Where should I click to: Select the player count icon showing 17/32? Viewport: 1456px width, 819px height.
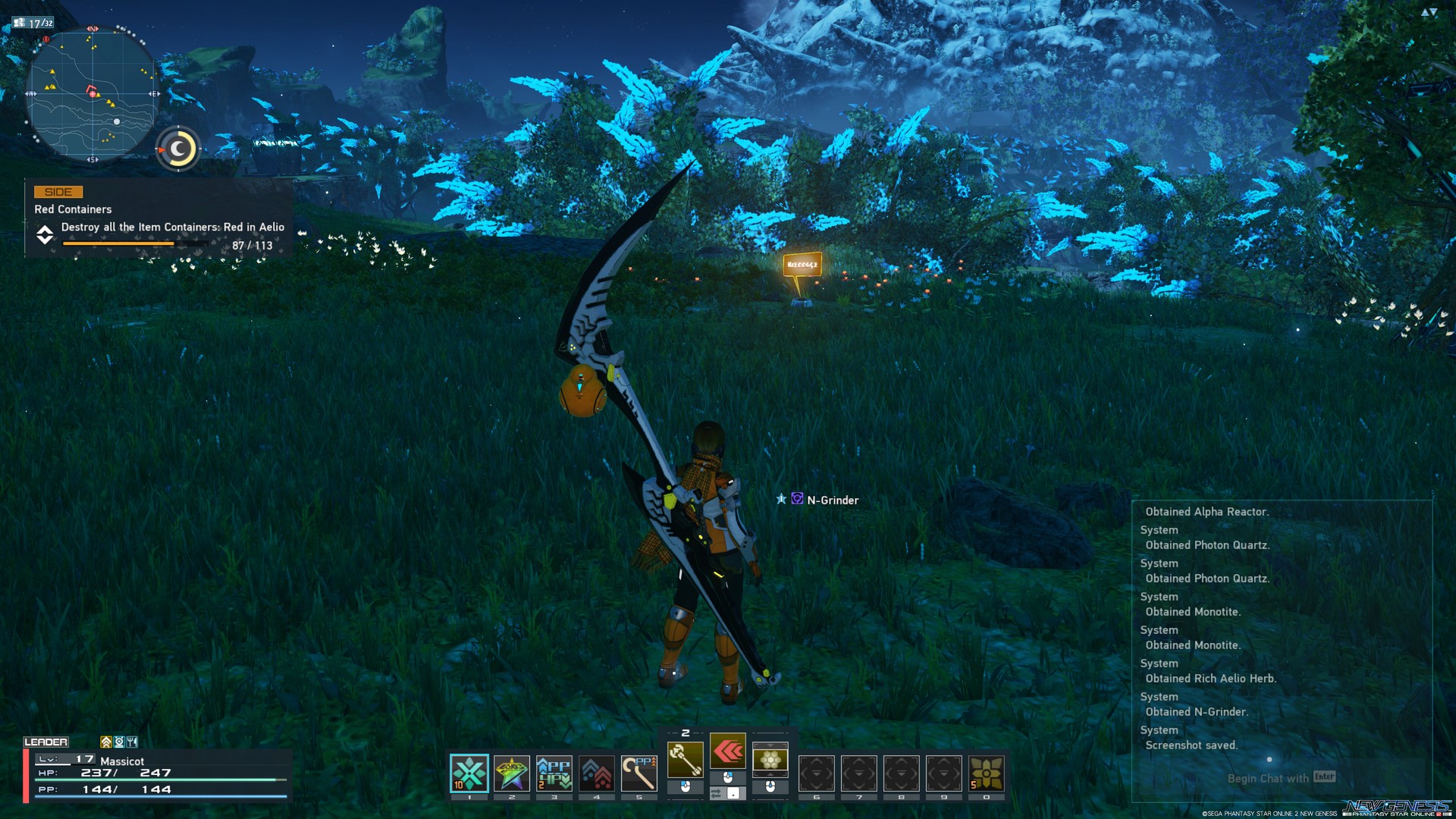click(33, 23)
